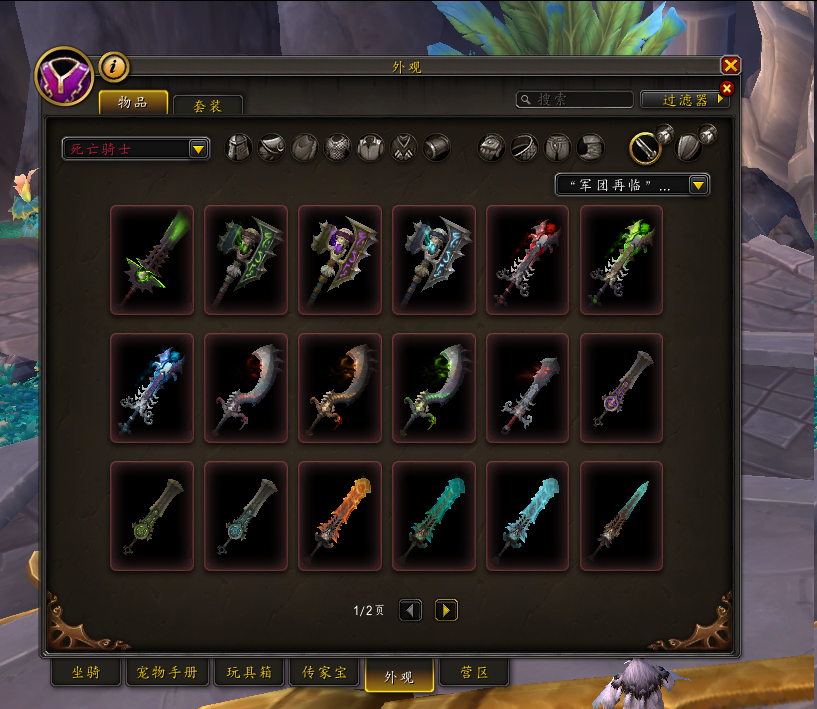Viewport: 817px width, 709px height.
Task: Click the round info icon
Action: point(114,67)
